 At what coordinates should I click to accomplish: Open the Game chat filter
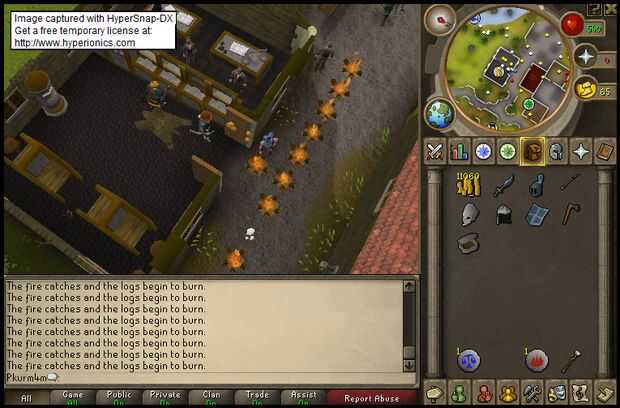tap(74, 397)
